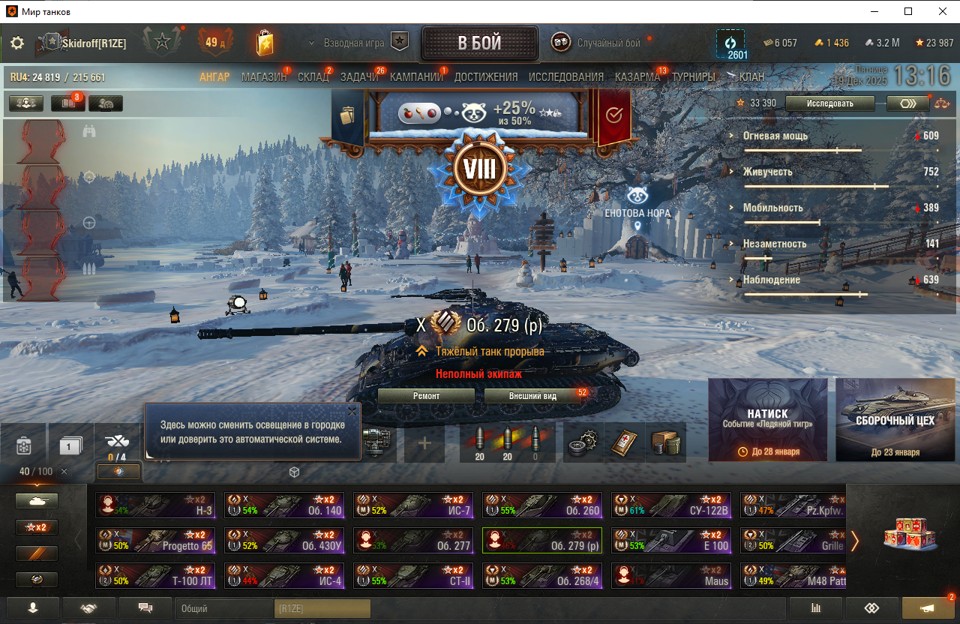Choose the Maus tank card
The height and width of the screenshot is (624, 960).
point(671,576)
